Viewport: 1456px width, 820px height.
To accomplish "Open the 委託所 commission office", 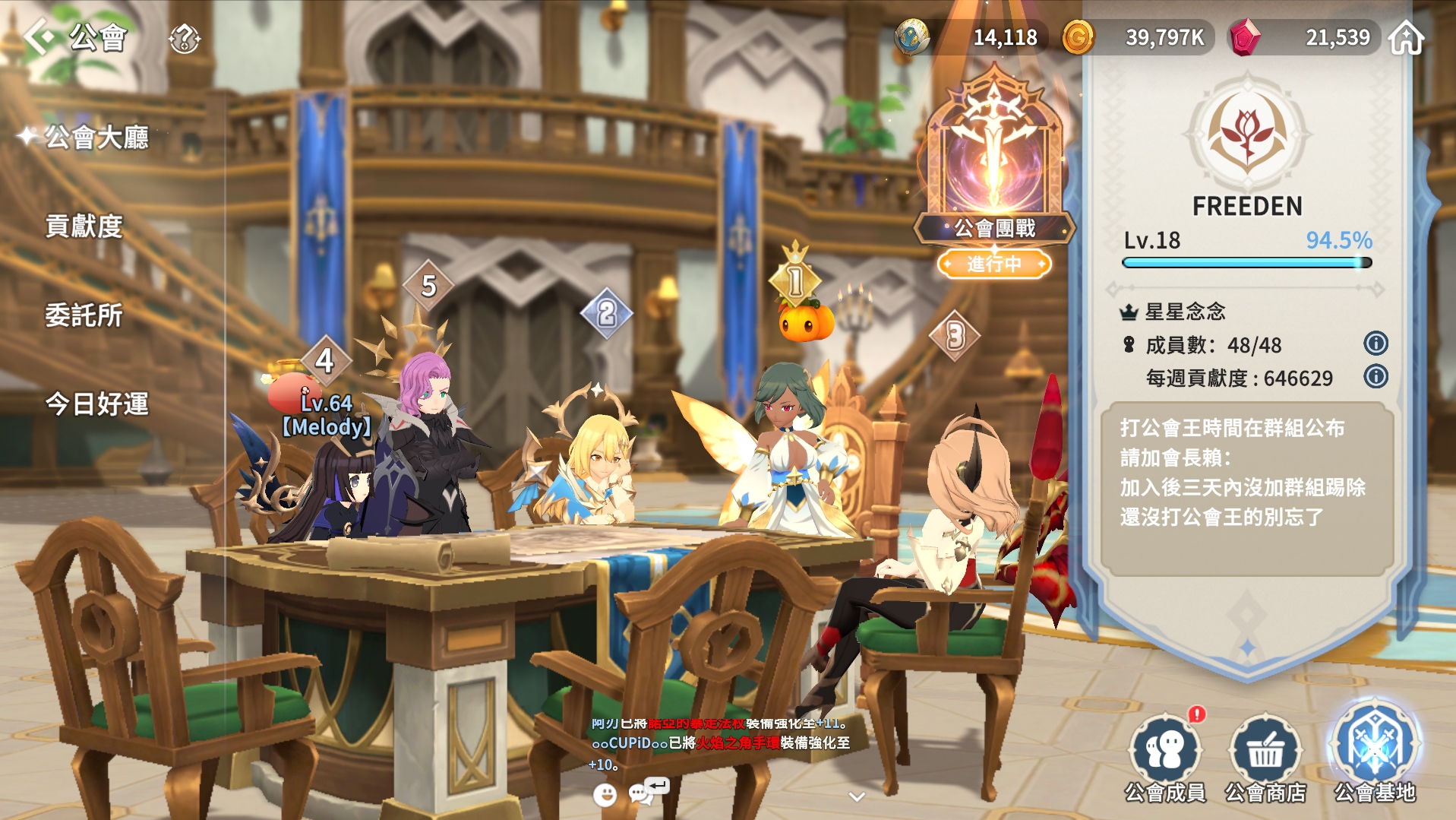I will [x=84, y=315].
